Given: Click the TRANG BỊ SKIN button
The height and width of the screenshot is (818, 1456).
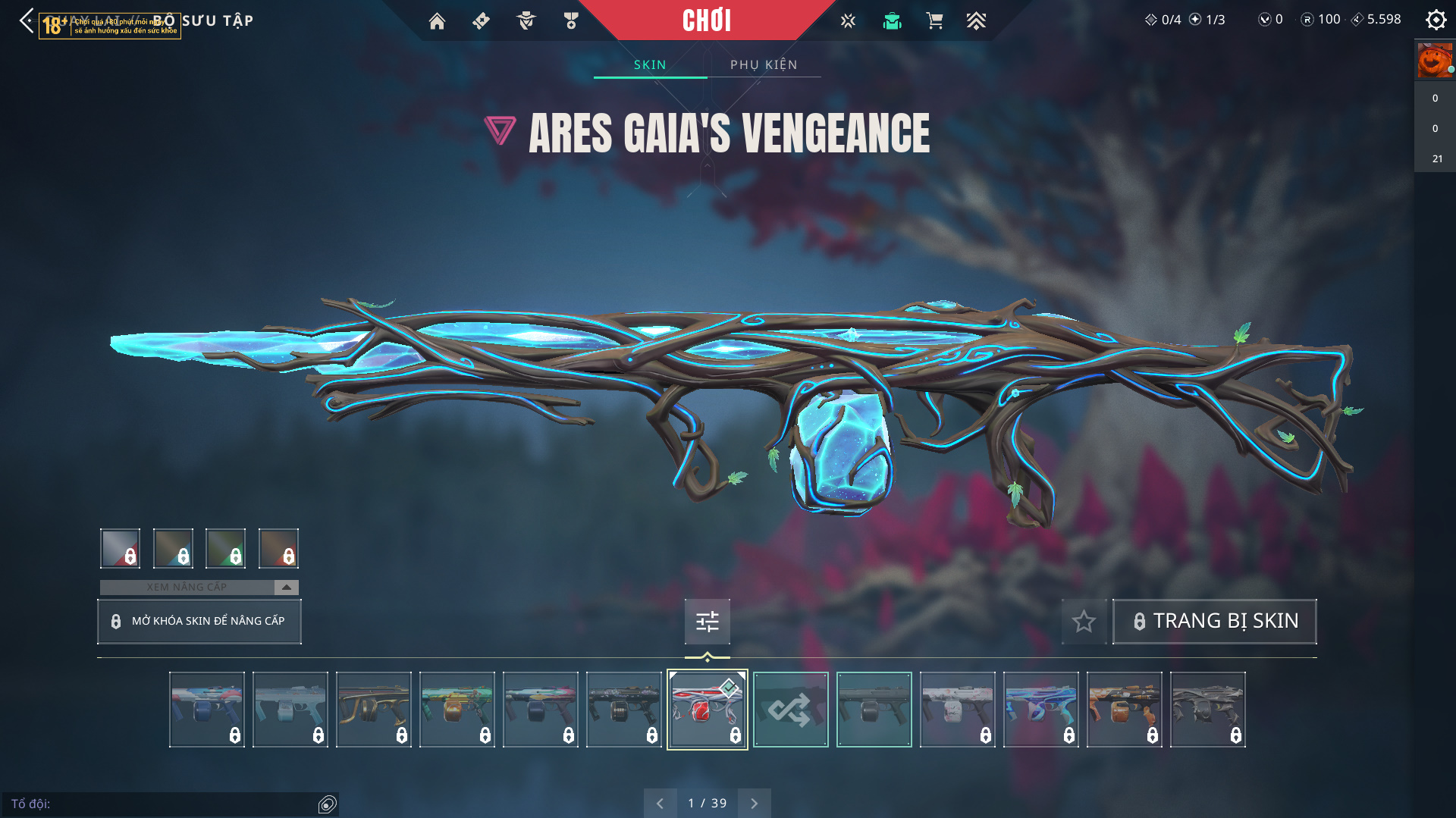Looking at the screenshot, I should click(1214, 622).
